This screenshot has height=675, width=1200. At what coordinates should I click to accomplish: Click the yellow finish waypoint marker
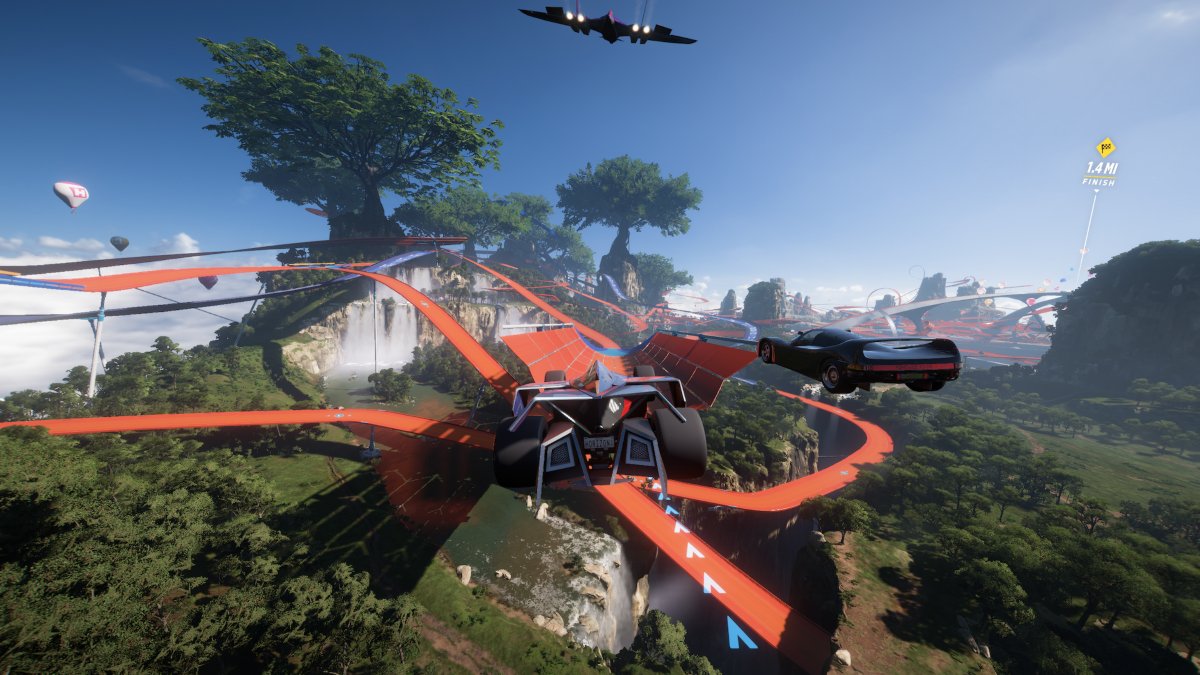tap(1104, 148)
